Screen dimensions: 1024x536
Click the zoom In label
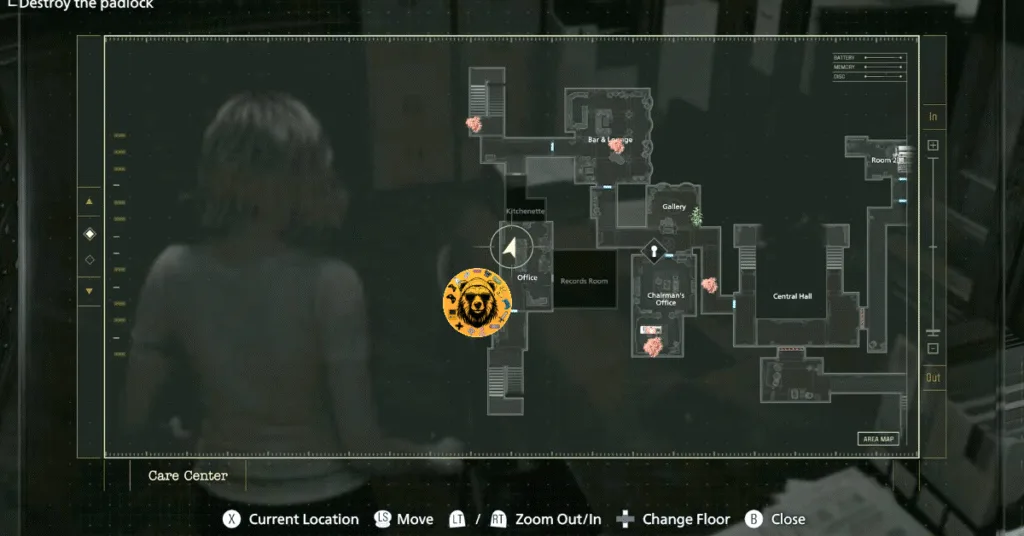(x=933, y=117)
